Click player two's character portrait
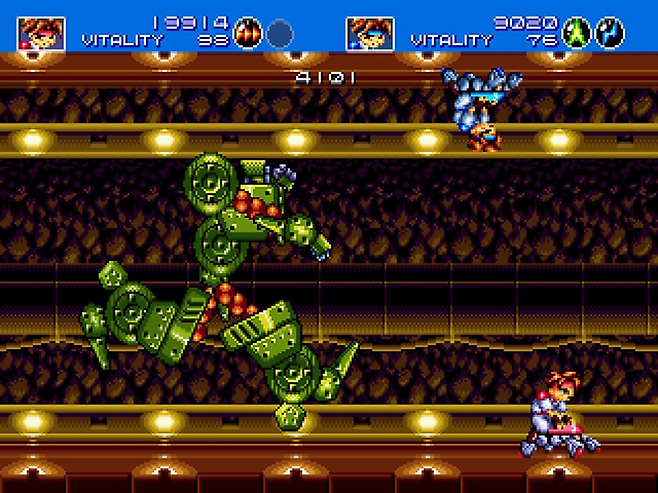The height and width of the screenshot is (493, 658). [x=369, y=33]
